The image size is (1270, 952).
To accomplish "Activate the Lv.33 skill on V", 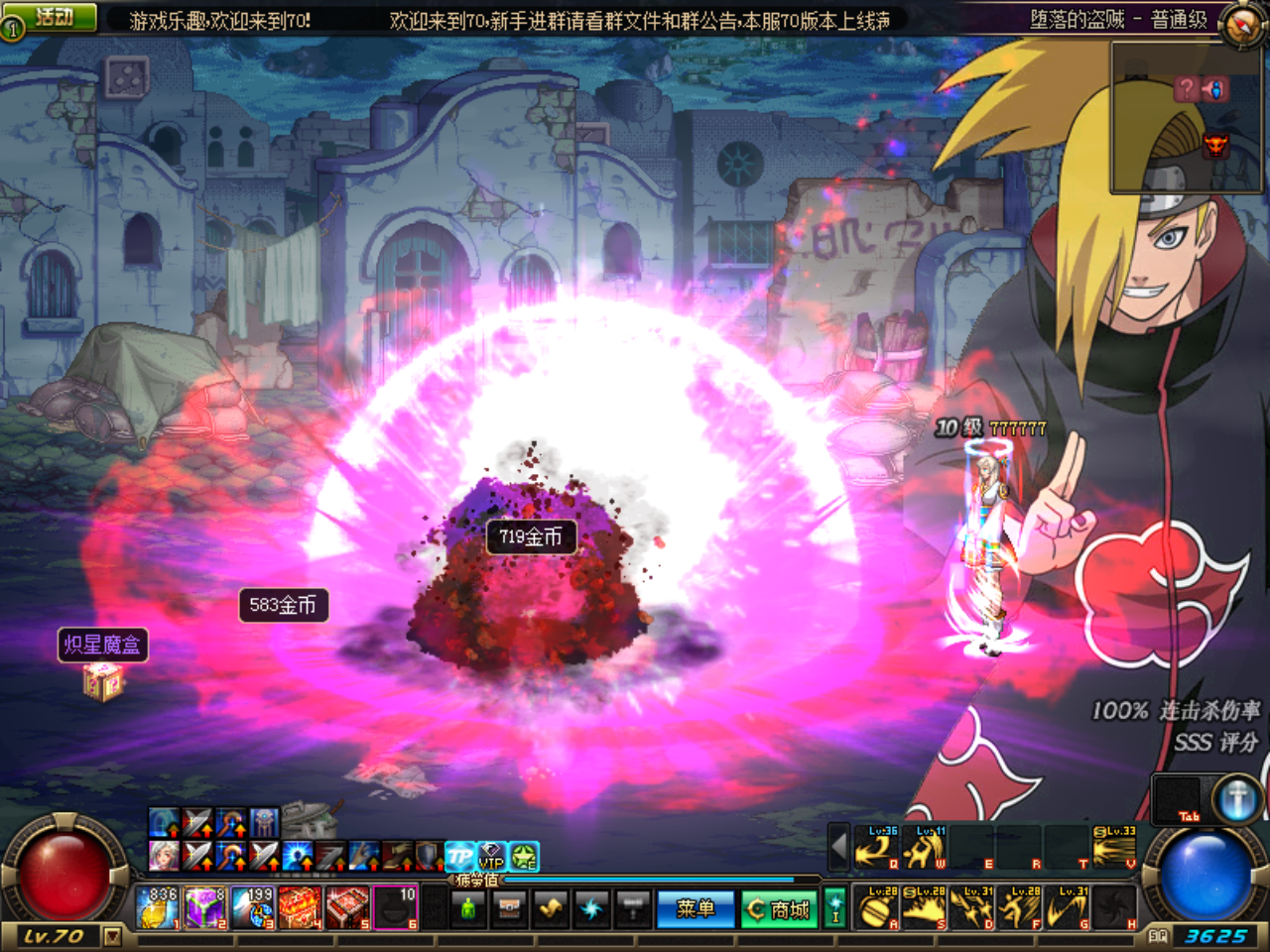I will (x=1115, y=848).
